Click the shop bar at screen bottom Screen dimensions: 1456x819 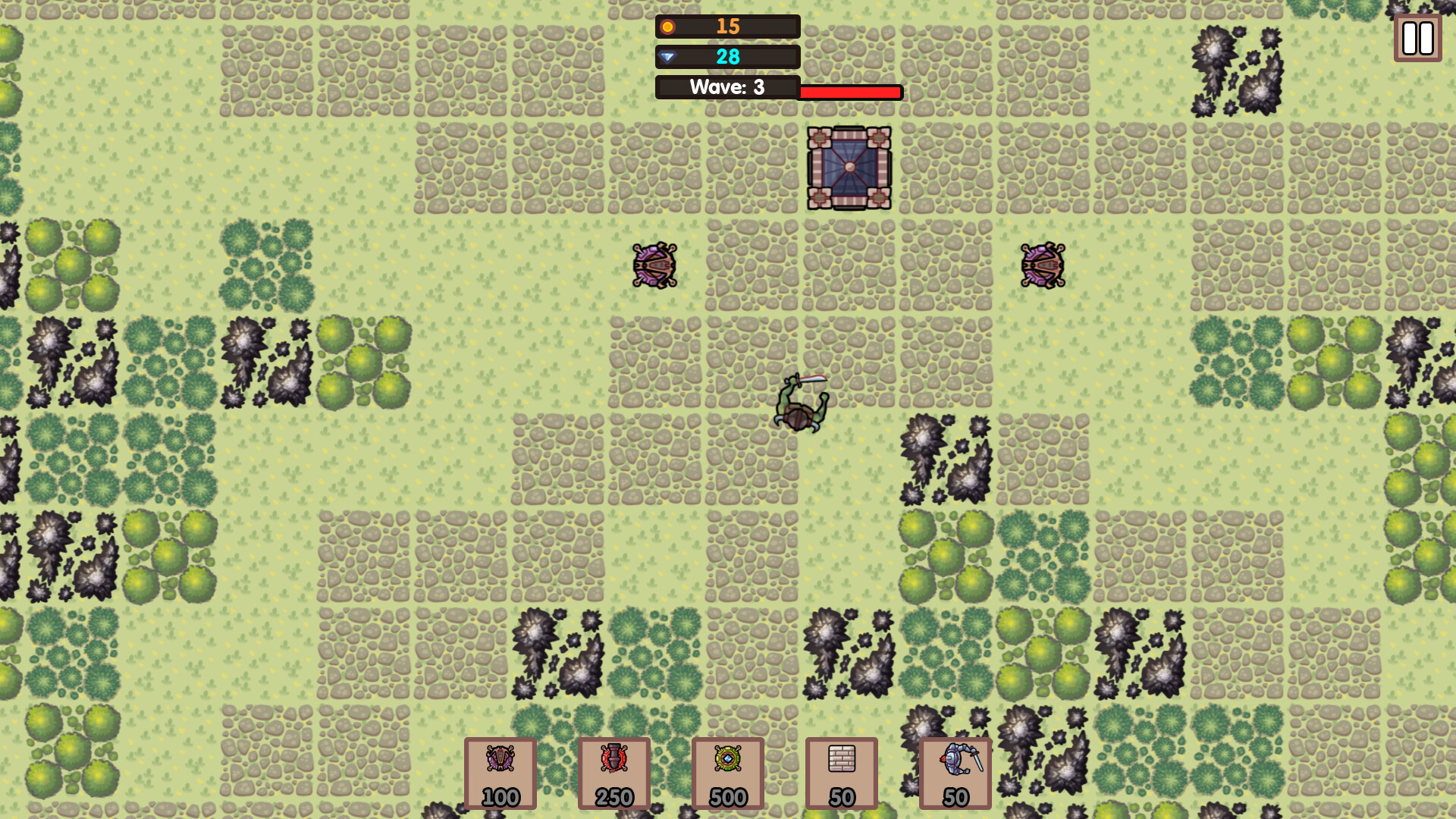tap(728, 773)
